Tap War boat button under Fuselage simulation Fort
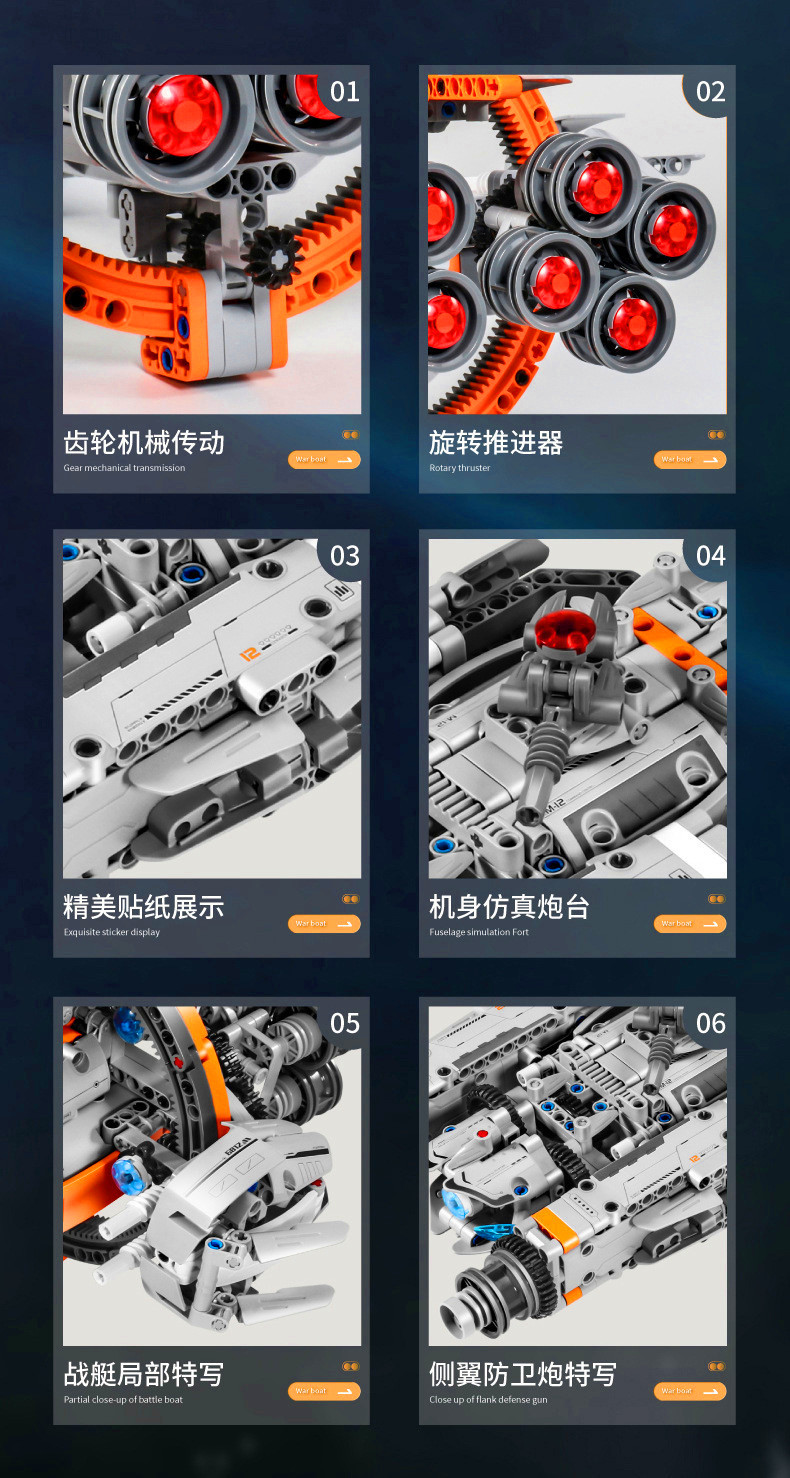790x1478 pixels. click(x=690, y=924)
